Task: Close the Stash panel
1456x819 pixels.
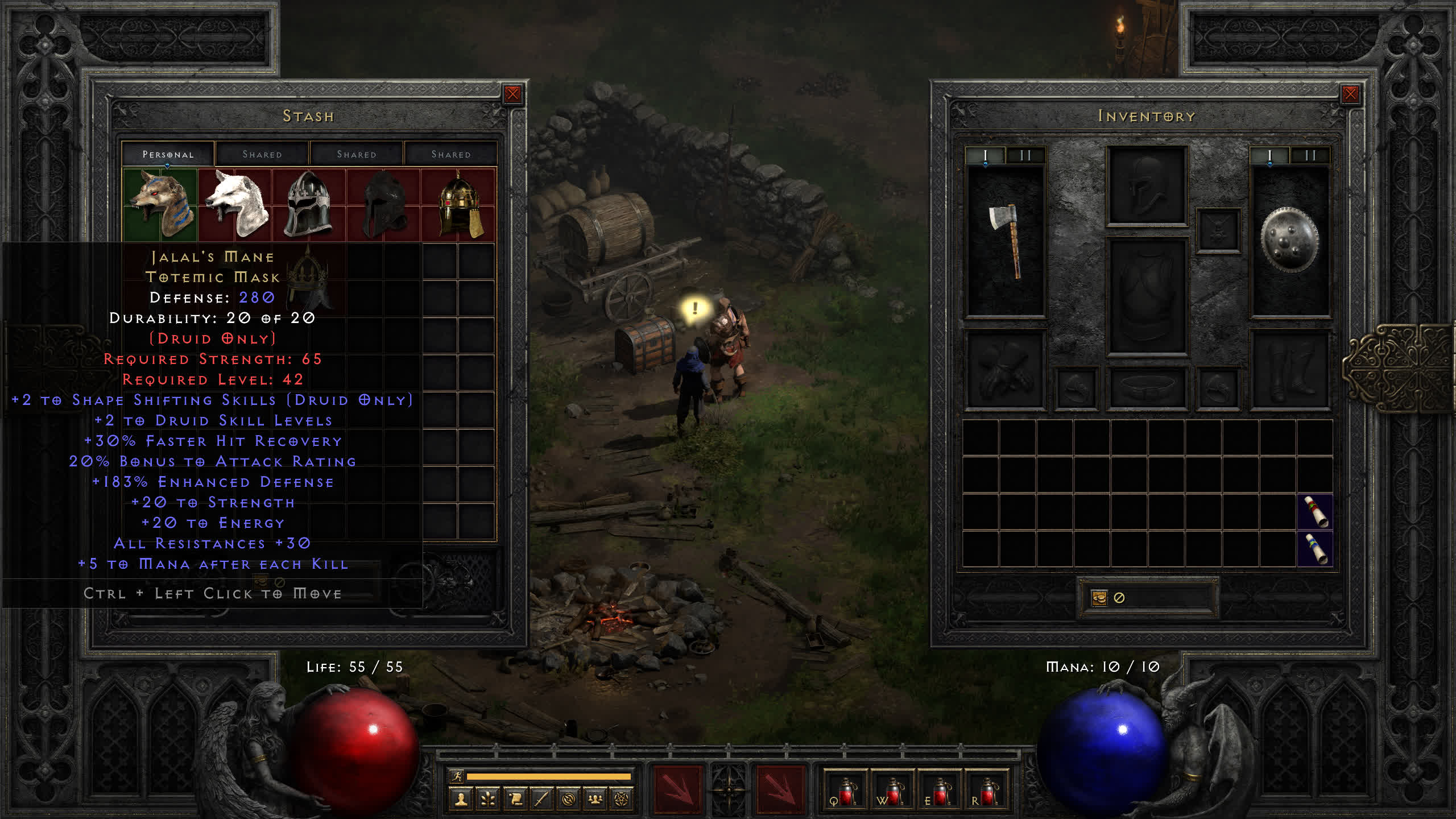Action: coord(512,94)
